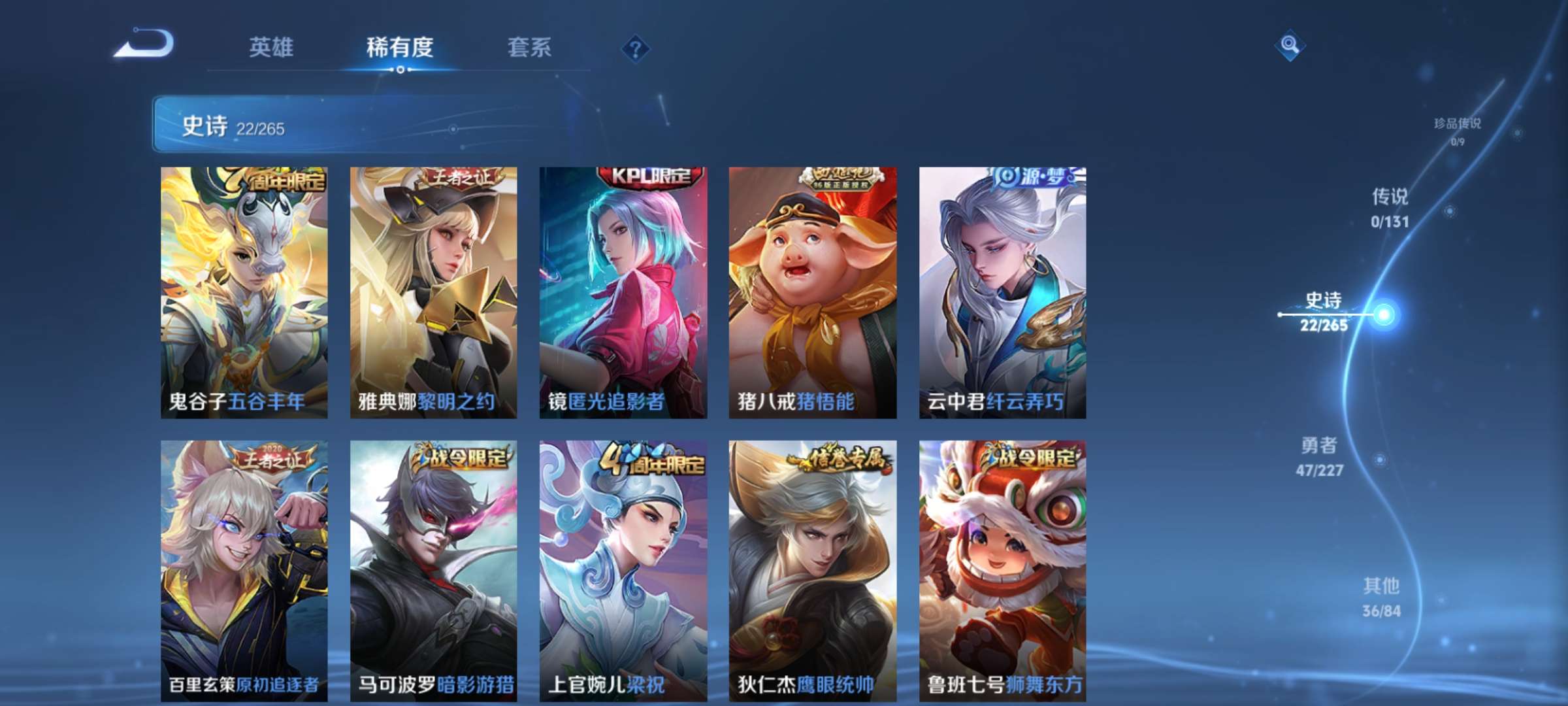This screenshot has height=706, width=1568.
Task: Open the 鬼谷子 五谷丰年 skin card
Action: tap(242, 294)
